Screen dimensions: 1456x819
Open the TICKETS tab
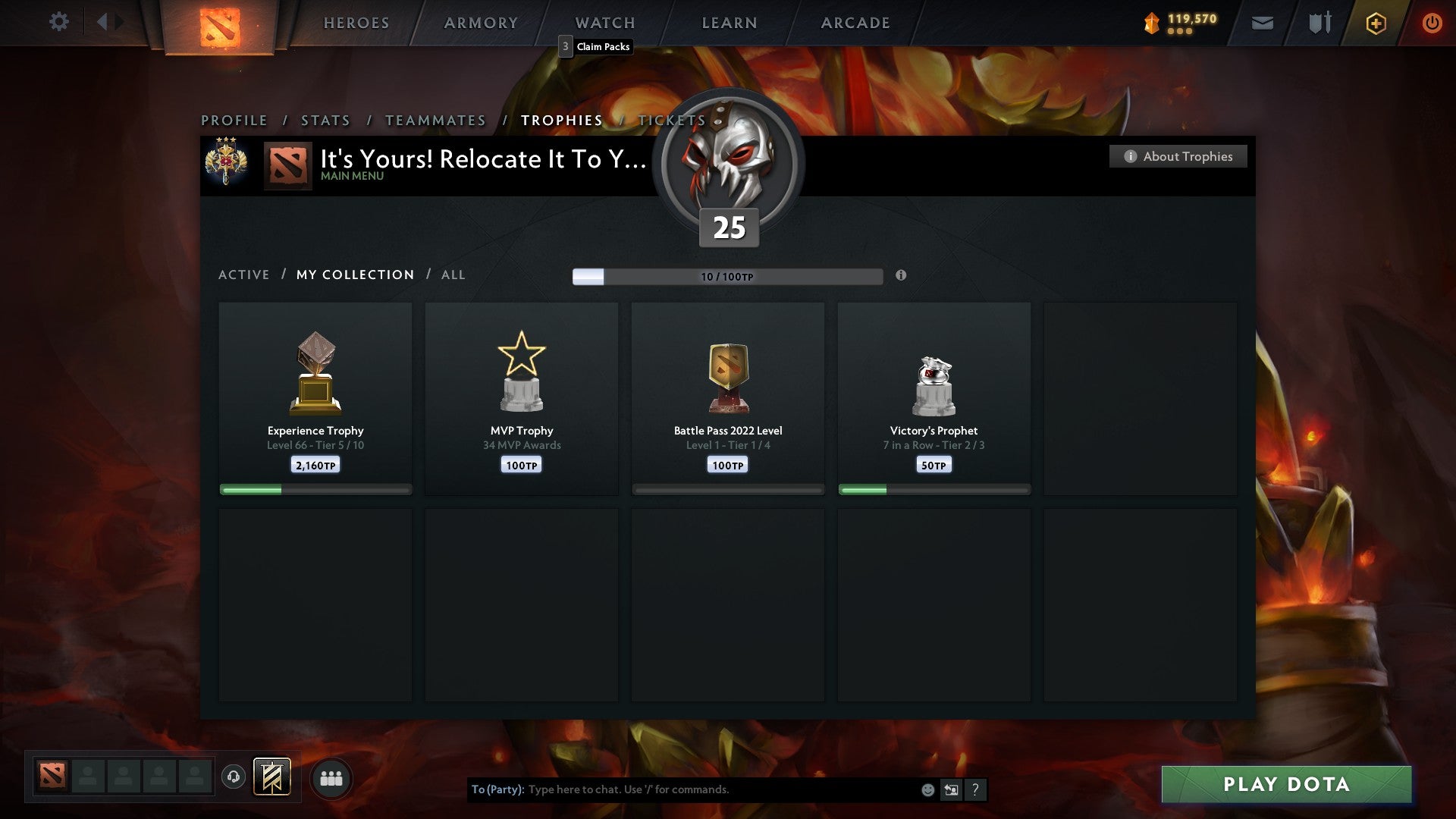coord(670,120)
